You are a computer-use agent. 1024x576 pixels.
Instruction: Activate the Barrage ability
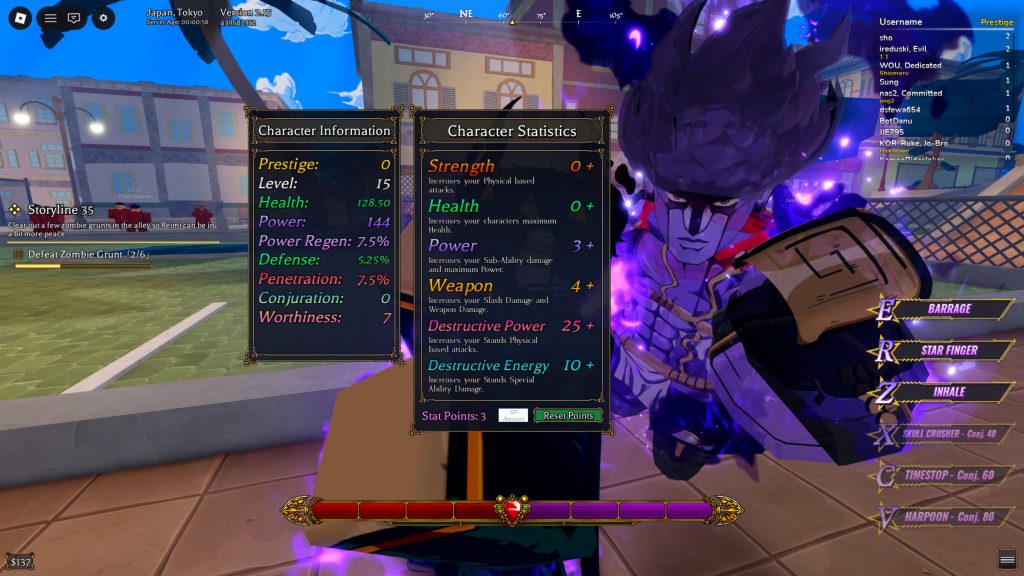click(x=949, y=309)
